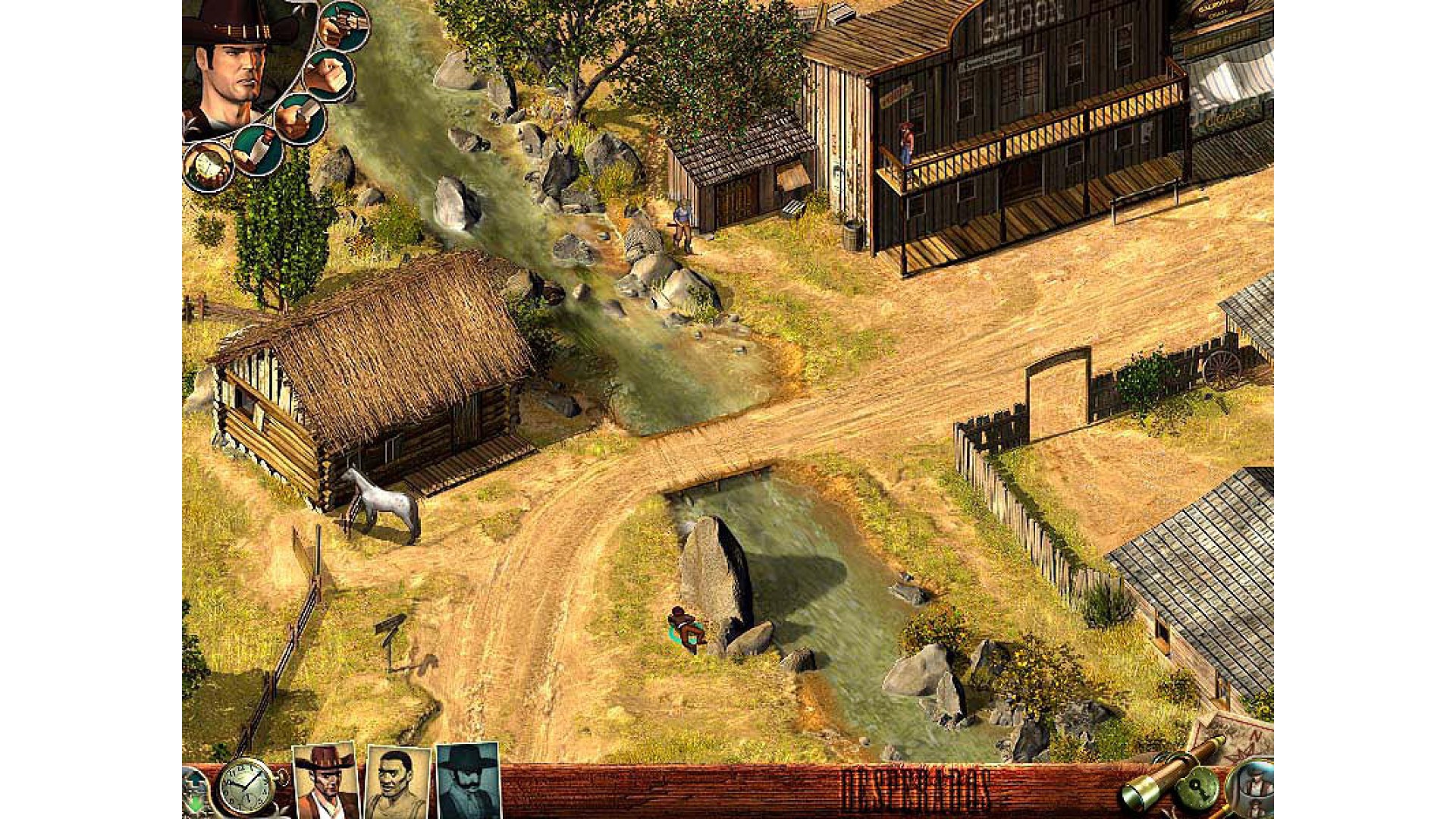
Task: Open the round character view bubble
Action: (x=1252, y=789)
